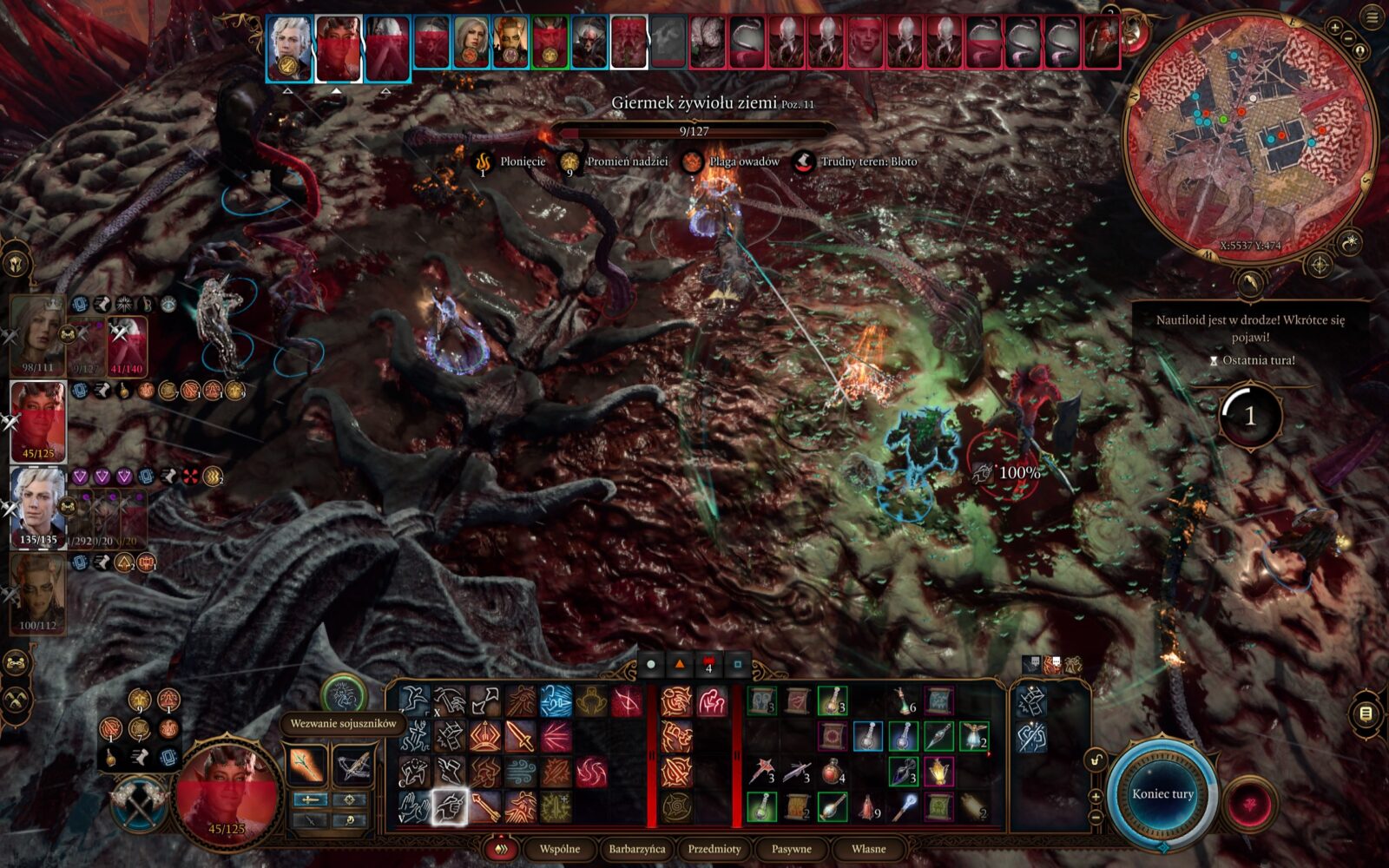The image size is (1389, 868).
Task: Zoom out the minimap with minus button
Action: point(1348,38)
